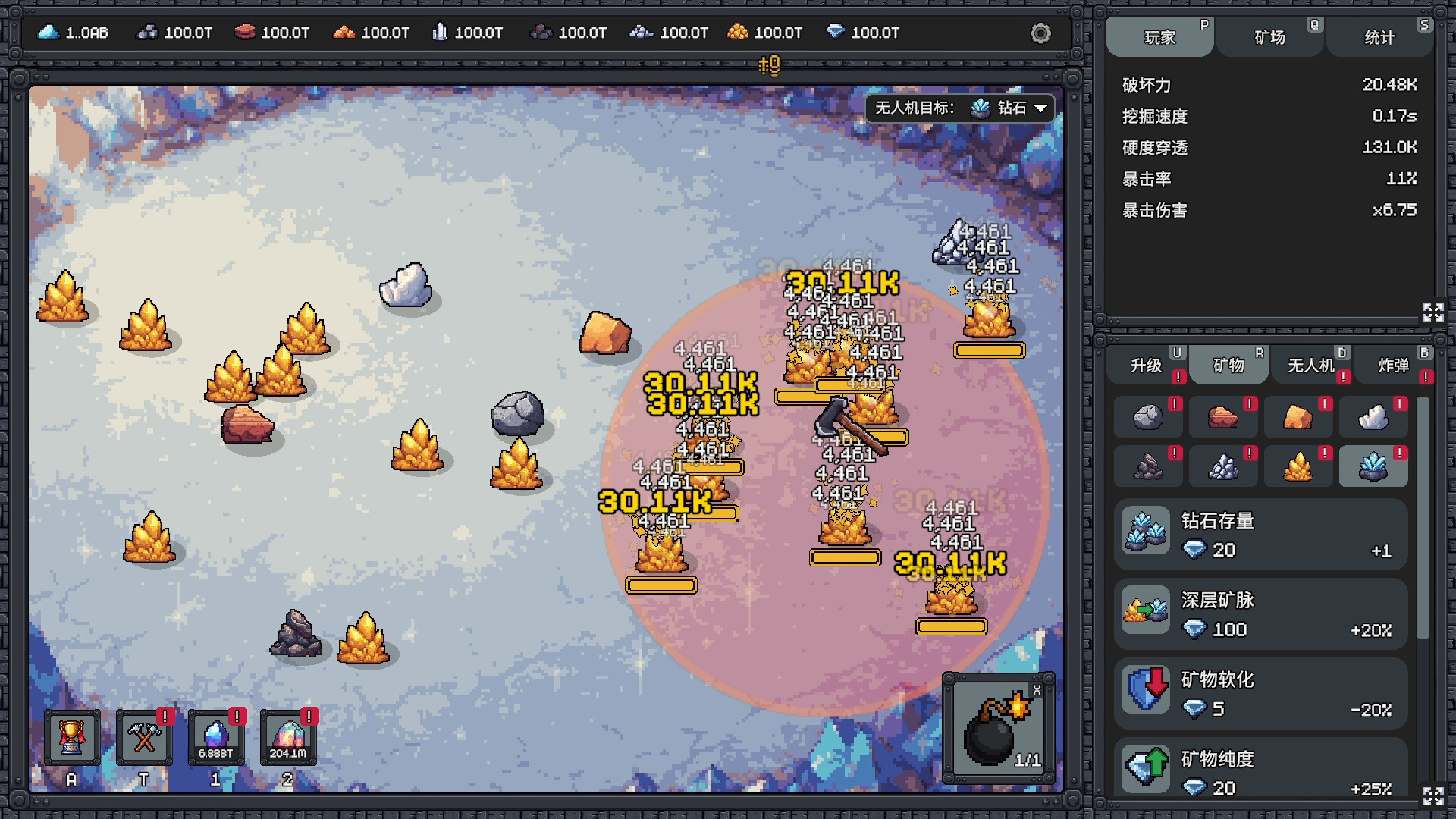This screenshot has width=1456, height=819.
Task: Open the 无人机目标 drone target dropdown
Action: pyautogui.click(x=958, y=108)
